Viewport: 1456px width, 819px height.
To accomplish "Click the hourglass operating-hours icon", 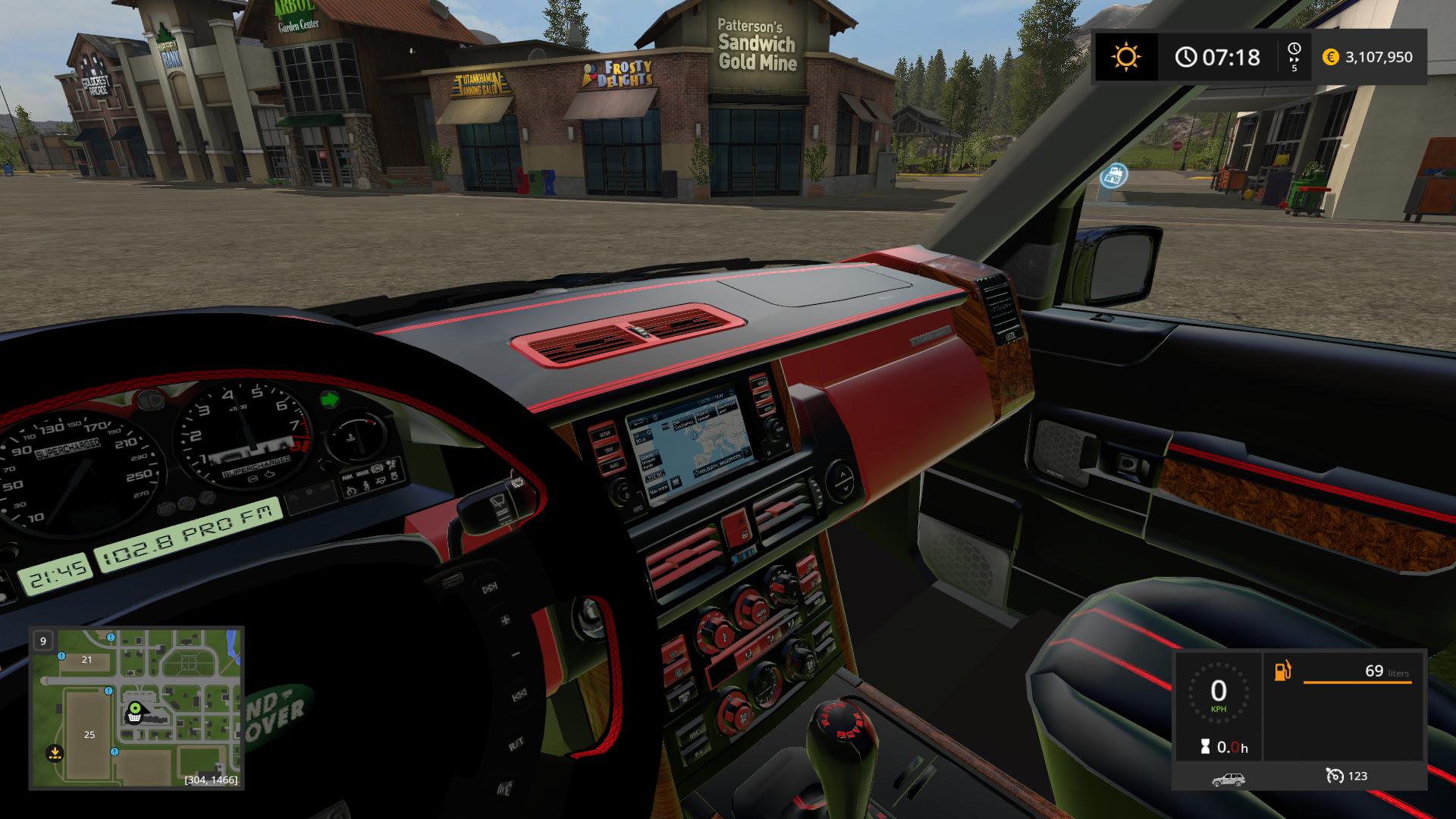I will pos(1205,747).
